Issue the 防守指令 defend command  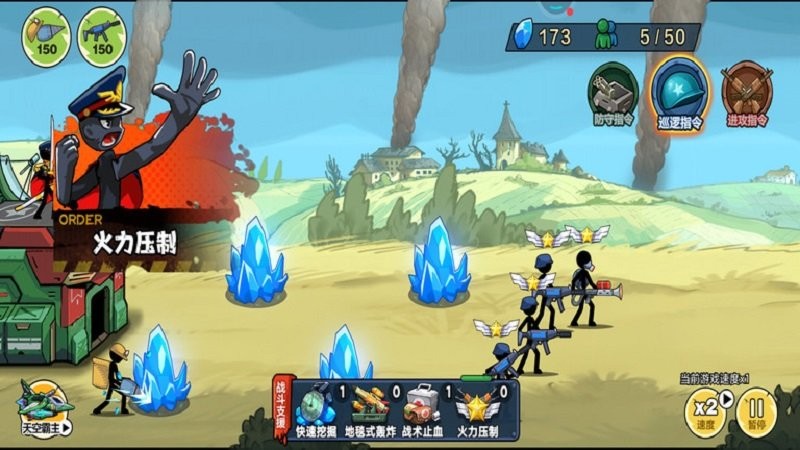(612, 93)
